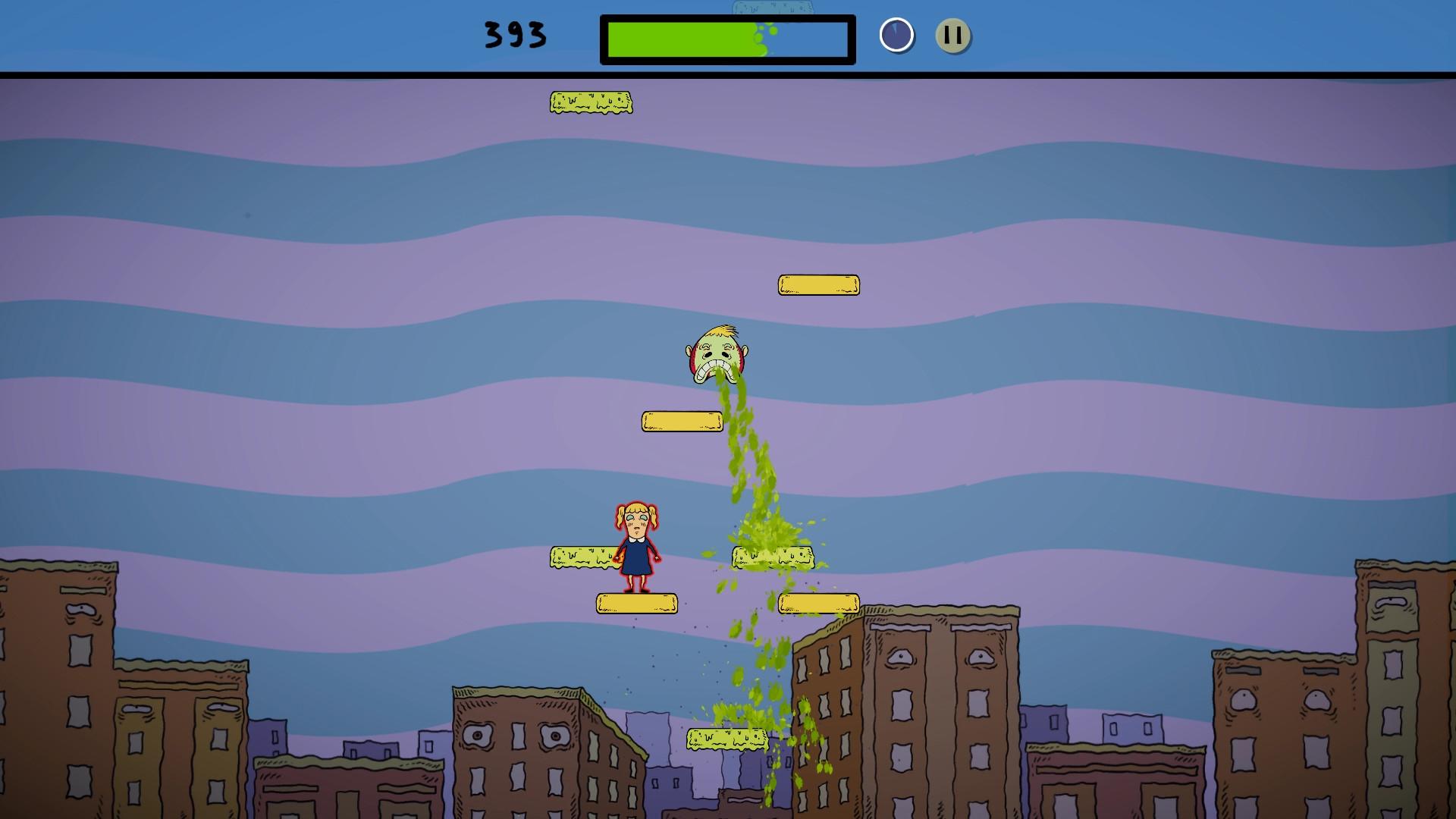Select the clock timer icon
Image resolution: width=1456 pixels, height=819 pixels.
(896, 34)
